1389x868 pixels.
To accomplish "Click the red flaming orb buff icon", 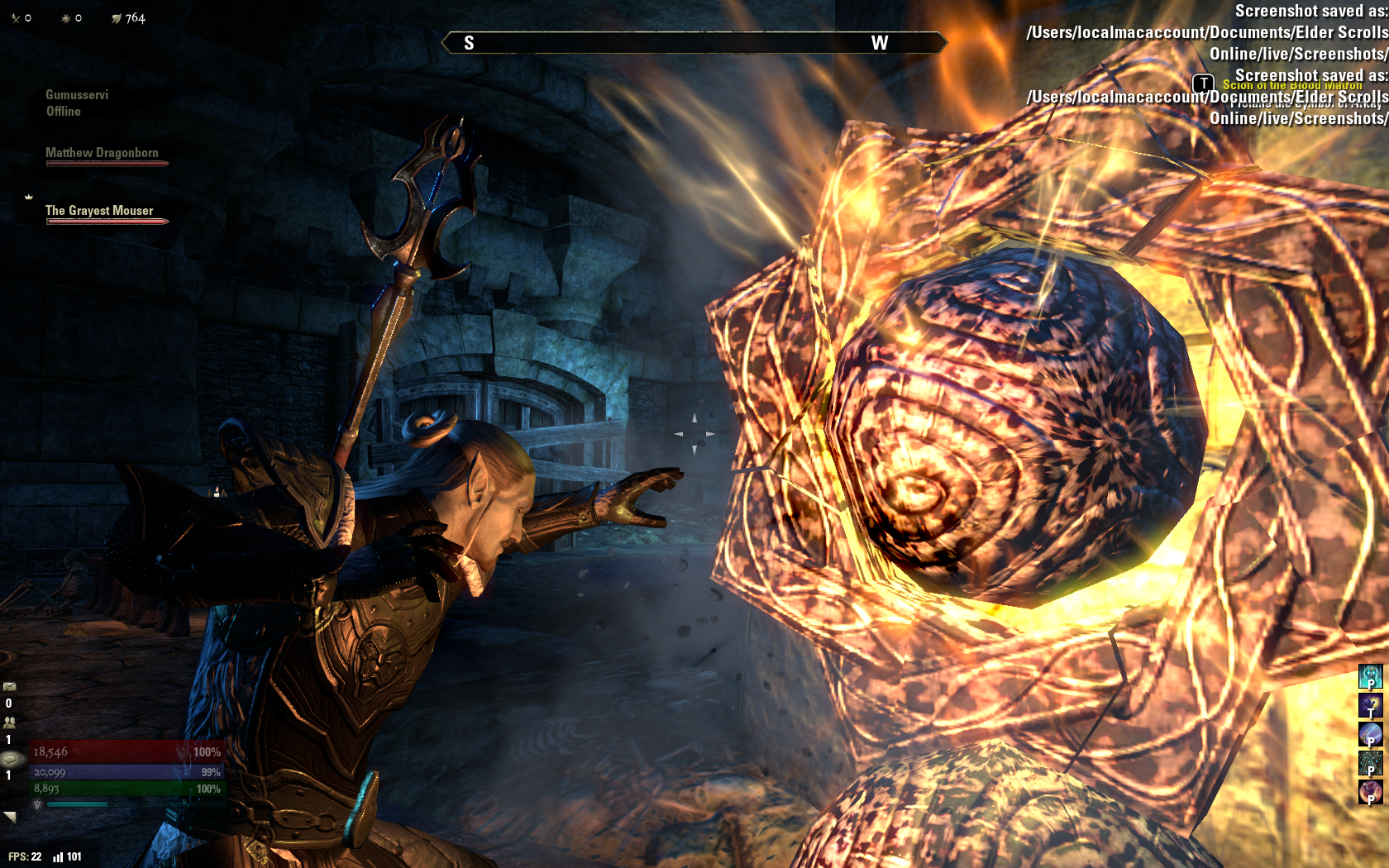I will point(1370,791).
